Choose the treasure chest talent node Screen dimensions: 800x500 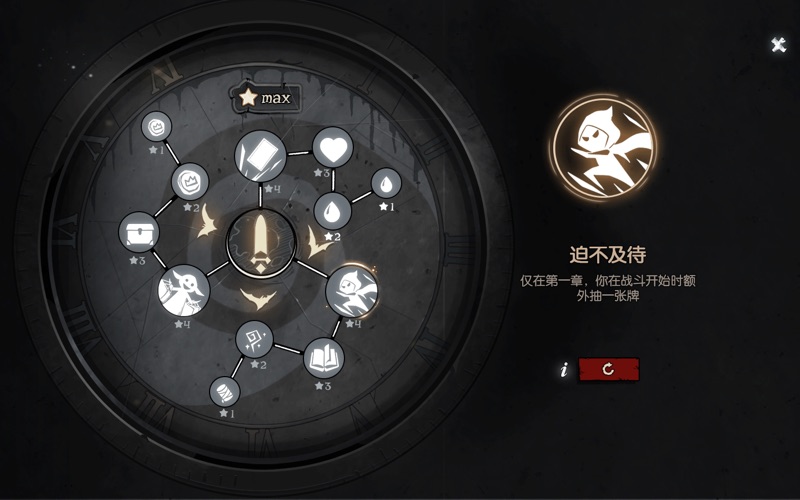pos(138,233)
